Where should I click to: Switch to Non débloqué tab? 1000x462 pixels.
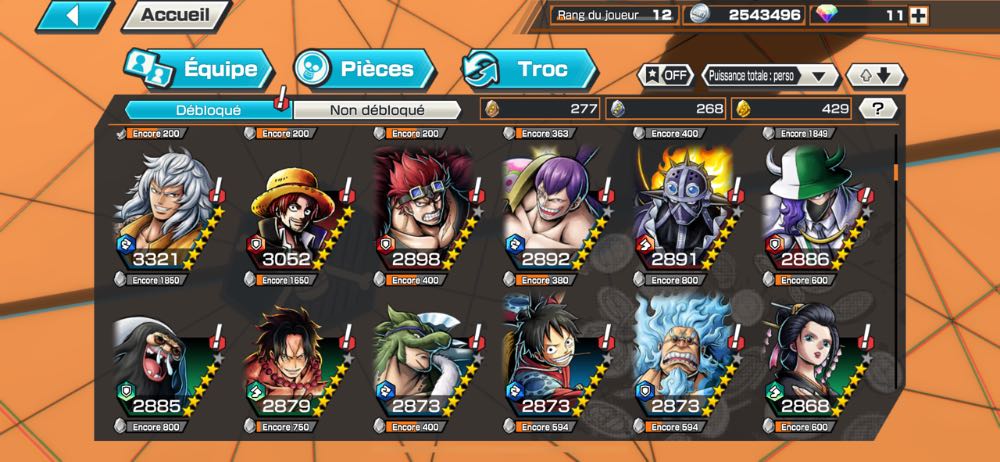378,109
